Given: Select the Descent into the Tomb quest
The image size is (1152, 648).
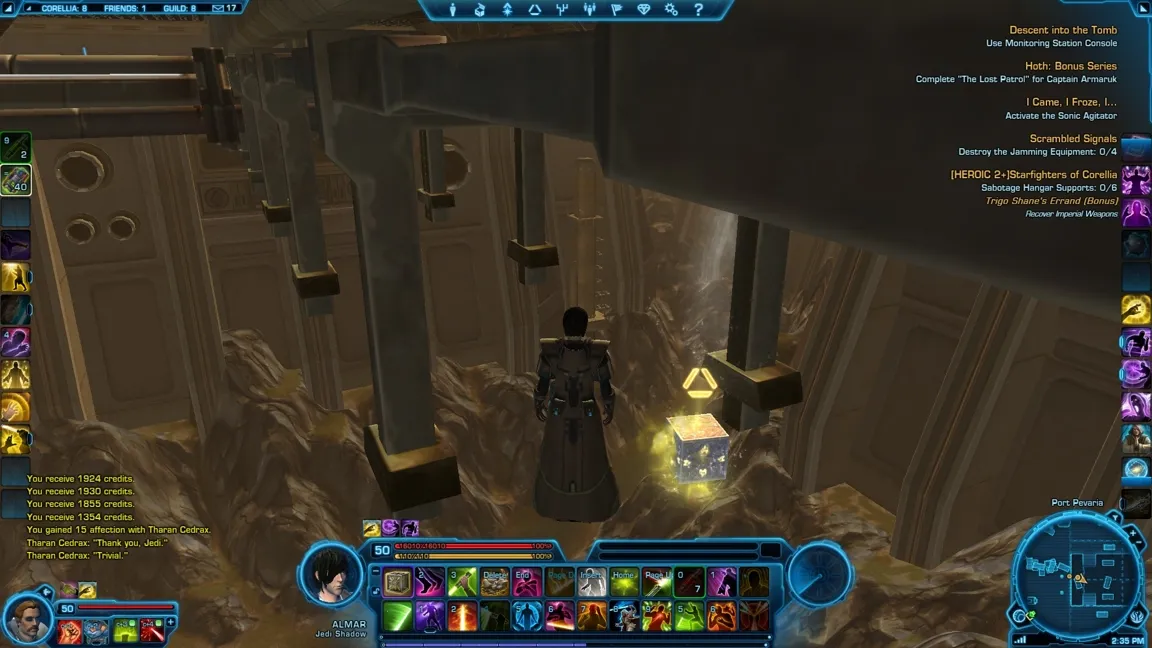Looking at the screenshot, I should pos(1062,30).
